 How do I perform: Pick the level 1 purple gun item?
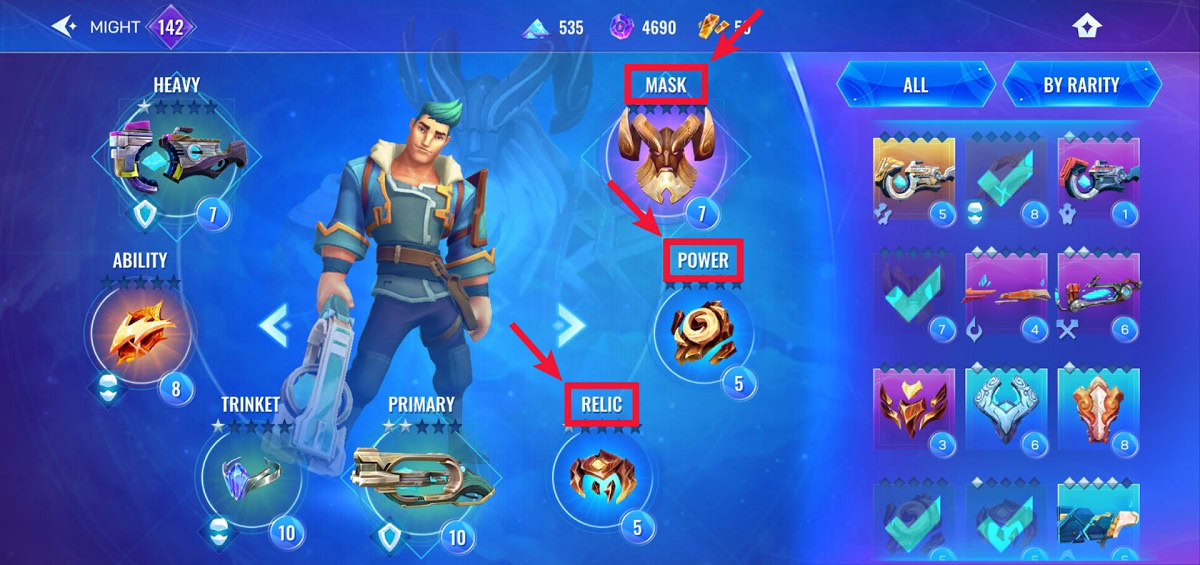click(x=1097, y=177)
